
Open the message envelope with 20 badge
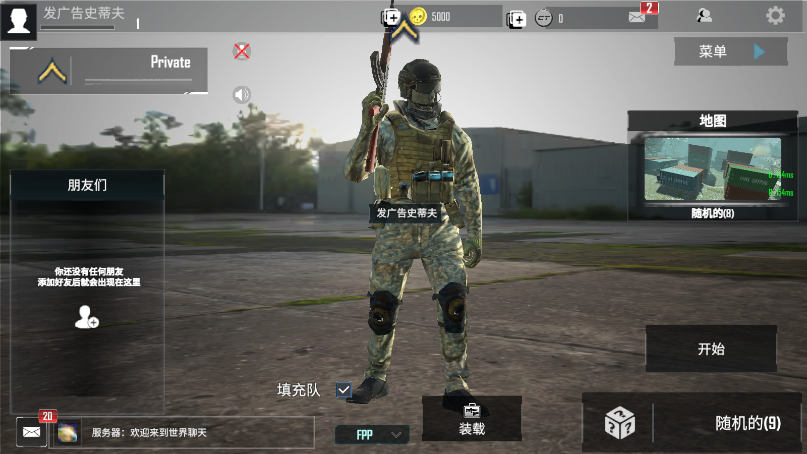31,432
